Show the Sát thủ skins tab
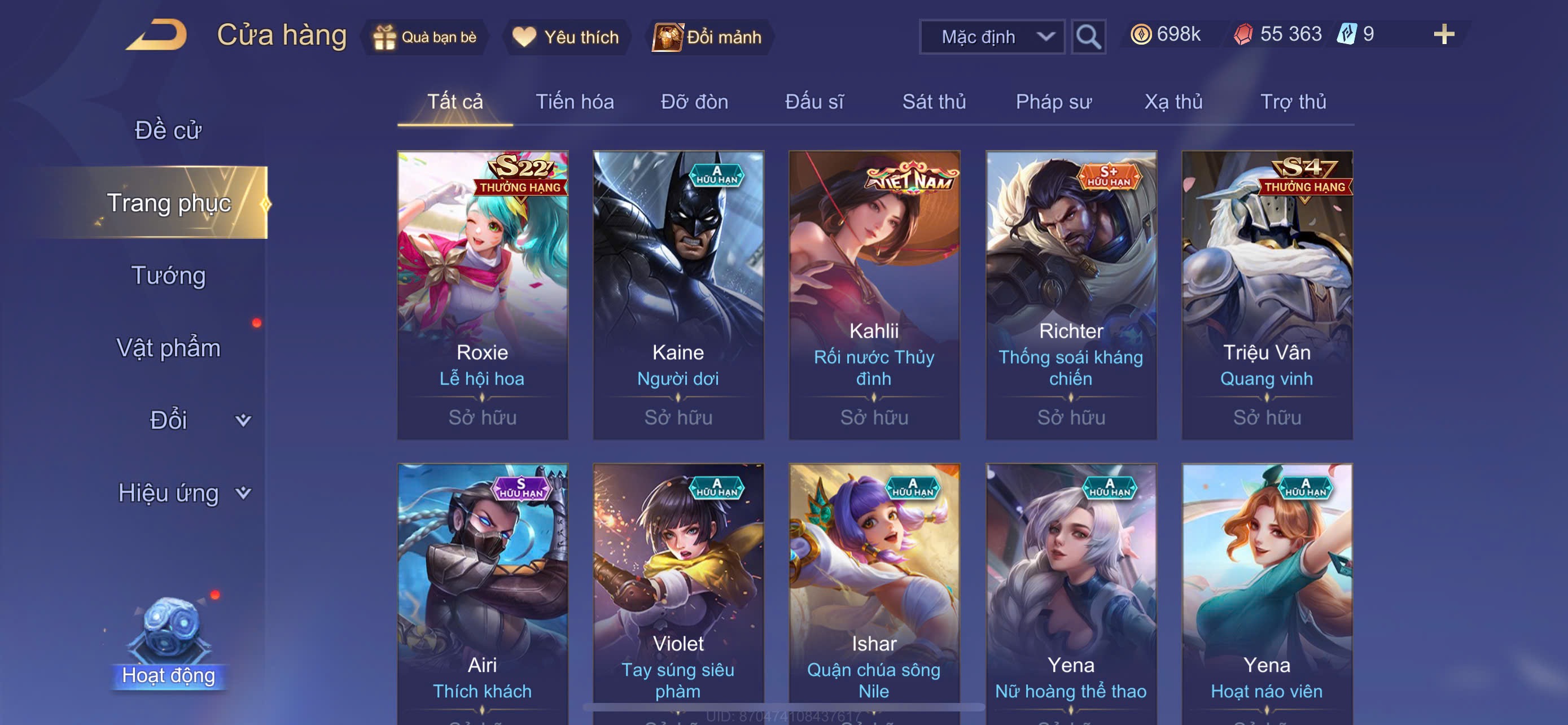Viewport: 1568px width, 725px height. (933, 102)
